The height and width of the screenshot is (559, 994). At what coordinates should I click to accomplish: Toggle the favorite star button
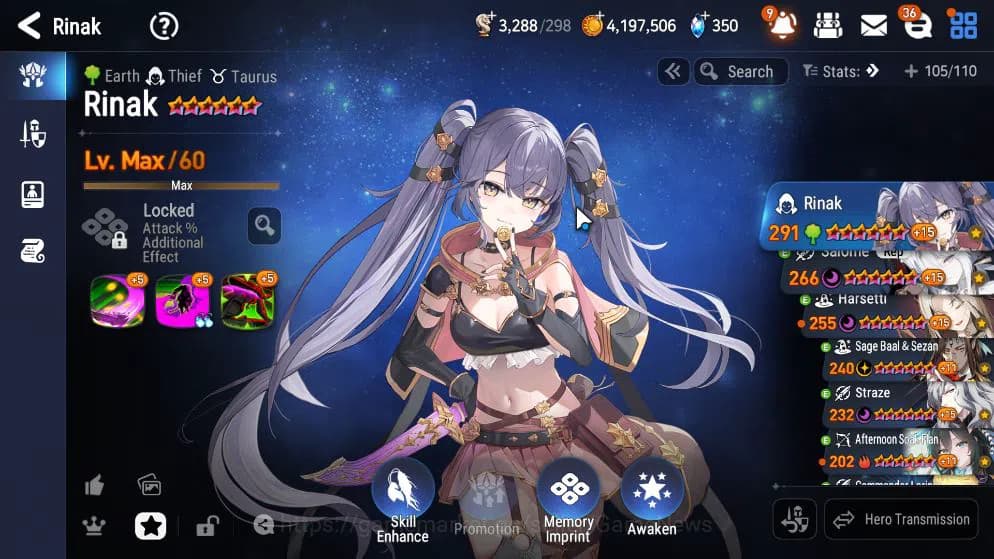pos(150,525)
